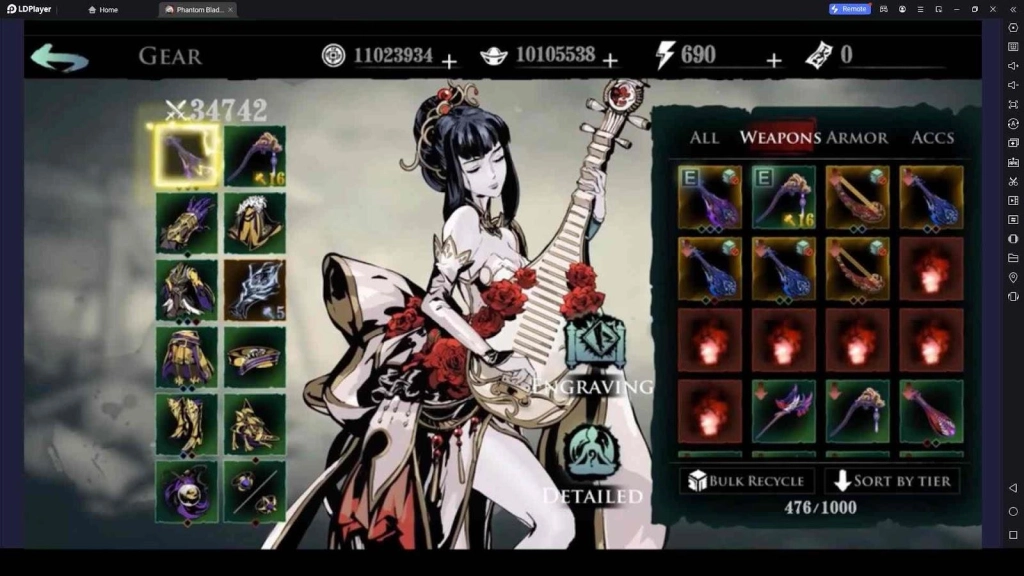This screenshot has height=576, width=1024.
Task: Open Bulk Recycle
Action: (746, 481)
